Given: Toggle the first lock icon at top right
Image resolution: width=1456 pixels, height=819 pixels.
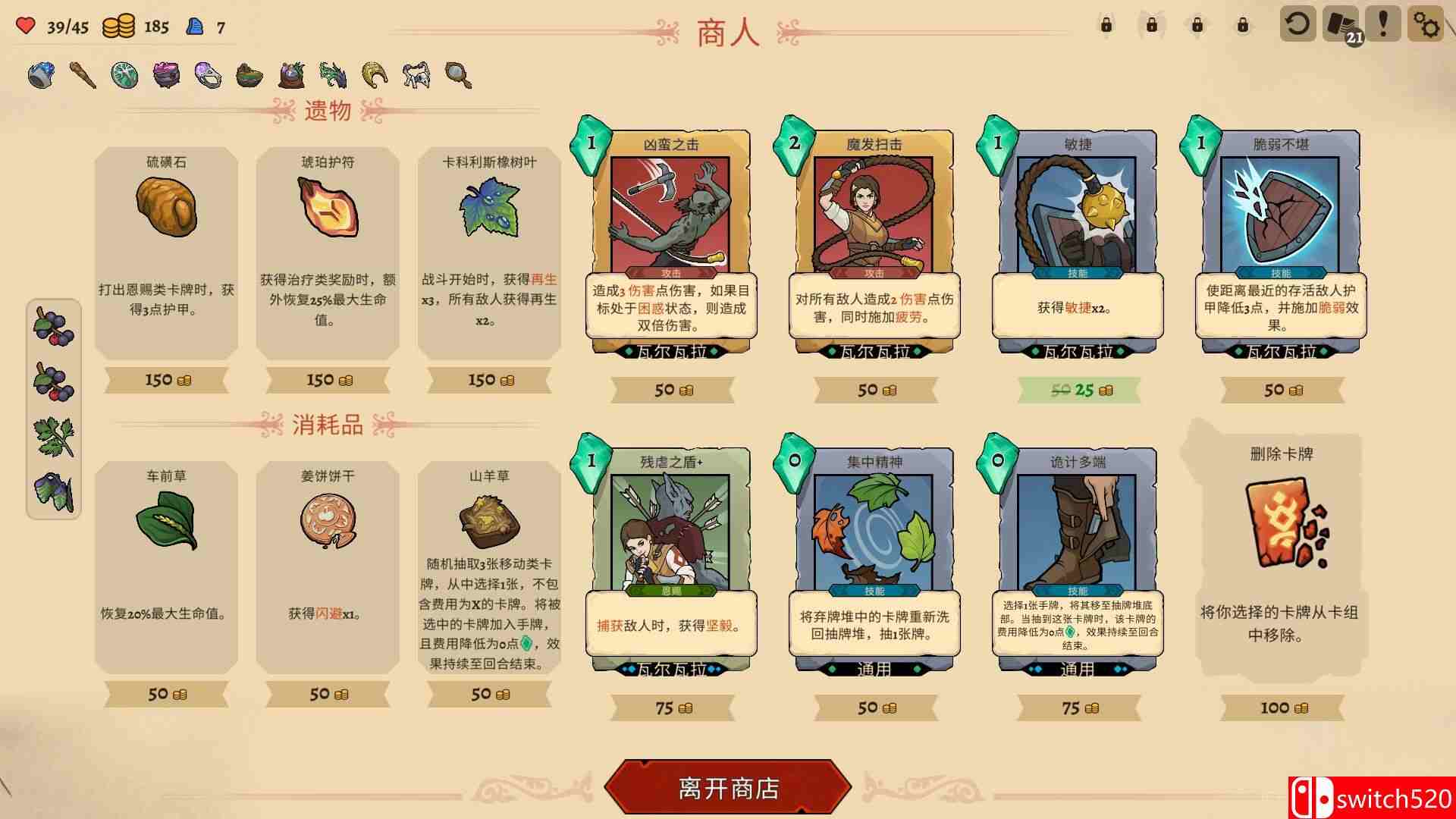Looking at the screenshot, I should pos(1106,25).
